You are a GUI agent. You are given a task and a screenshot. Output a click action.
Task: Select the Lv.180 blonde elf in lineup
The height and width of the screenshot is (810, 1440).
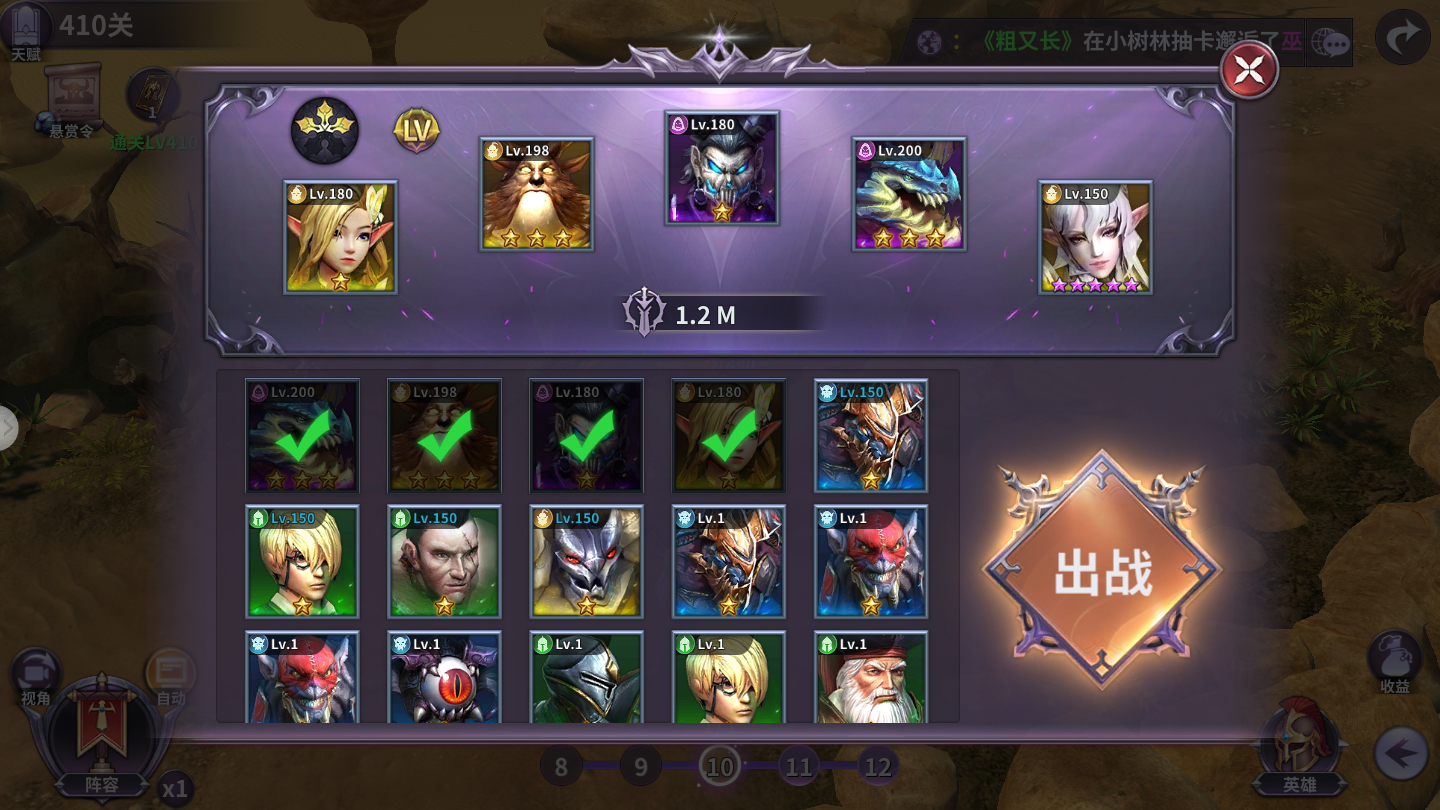(x=340, y=237)
